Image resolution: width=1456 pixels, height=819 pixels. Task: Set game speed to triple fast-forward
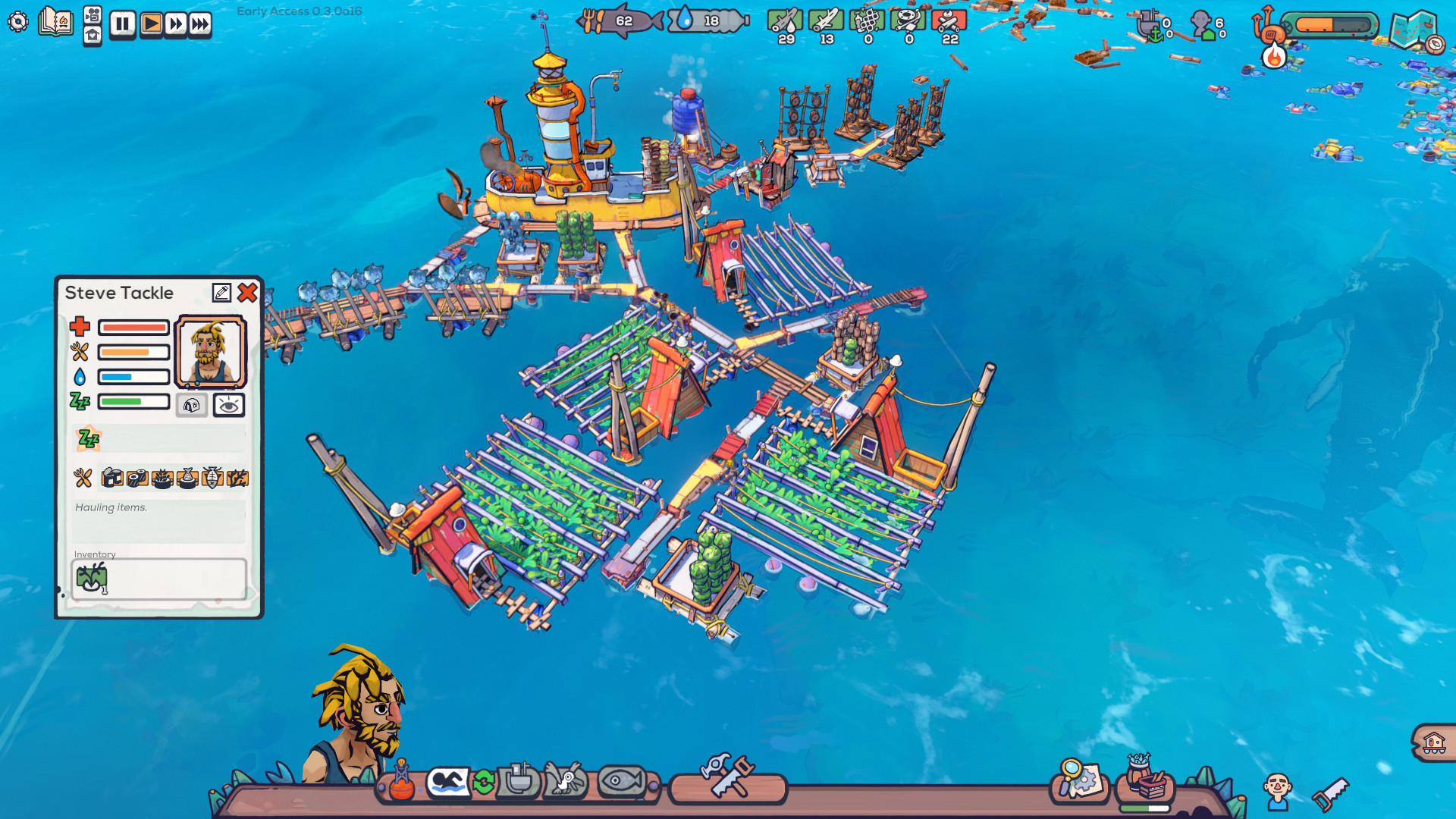pos(200,24)
